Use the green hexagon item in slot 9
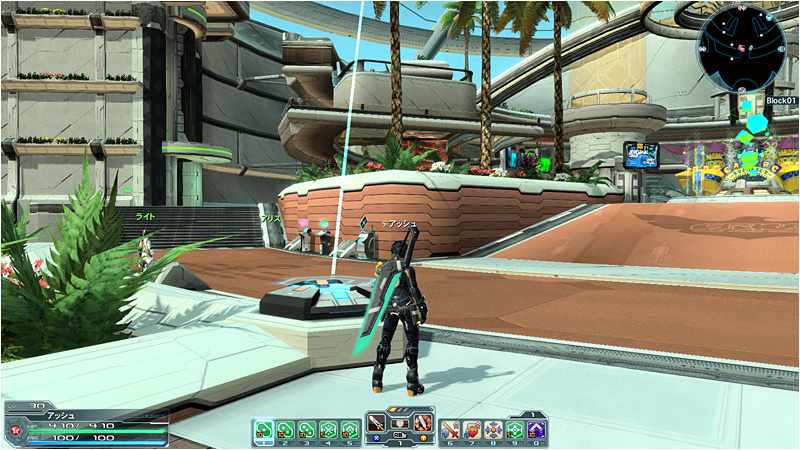This screenshot has height=450, width=800. click(x=515, y=430)
